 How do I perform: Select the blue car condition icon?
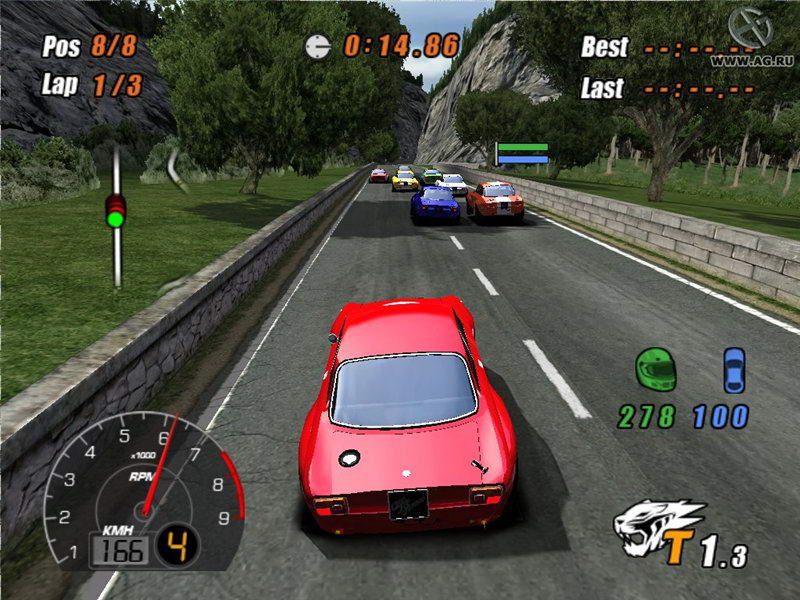pos(734,369)
